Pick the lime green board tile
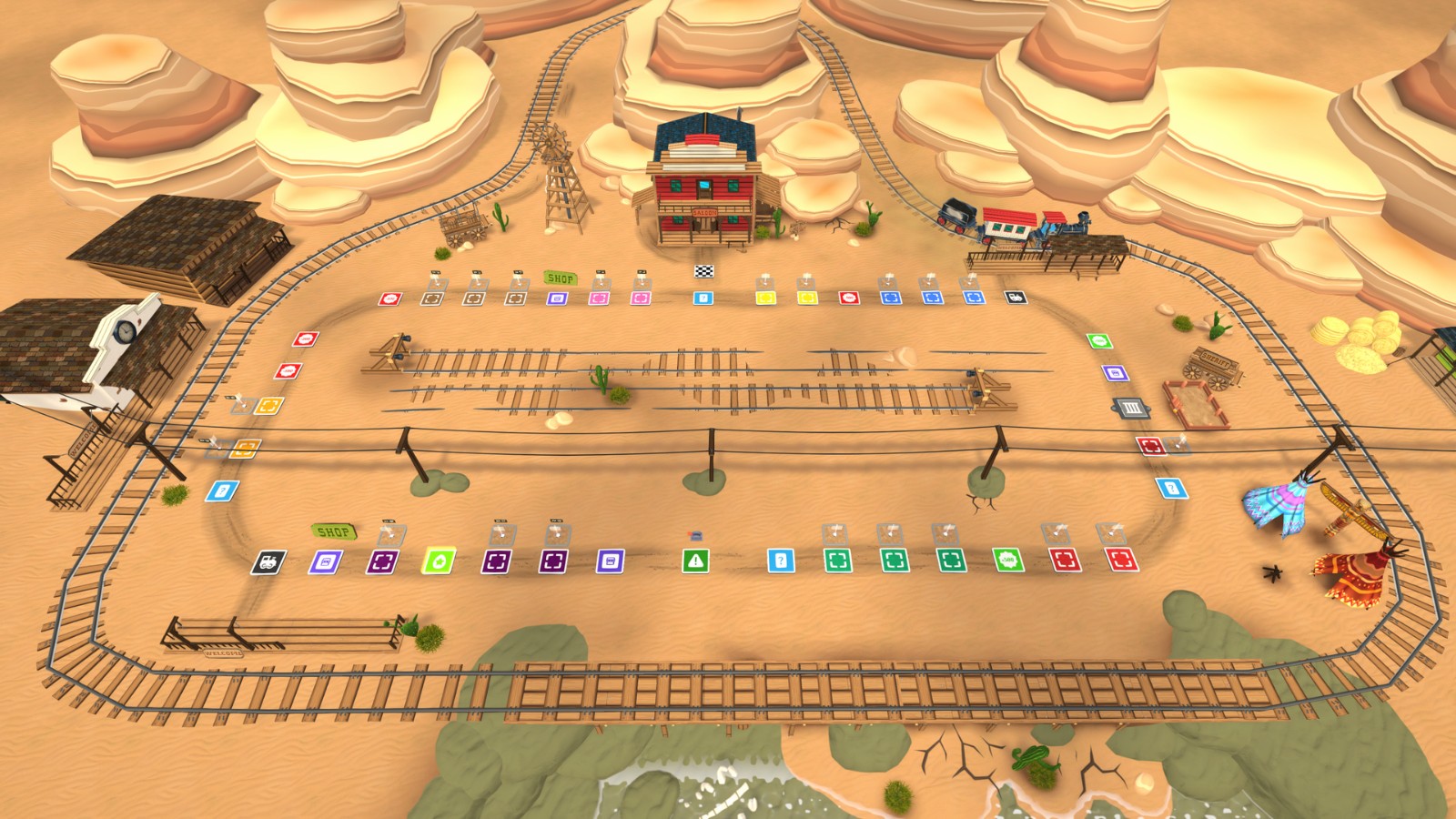1456x819 pixels. point(439,561)
